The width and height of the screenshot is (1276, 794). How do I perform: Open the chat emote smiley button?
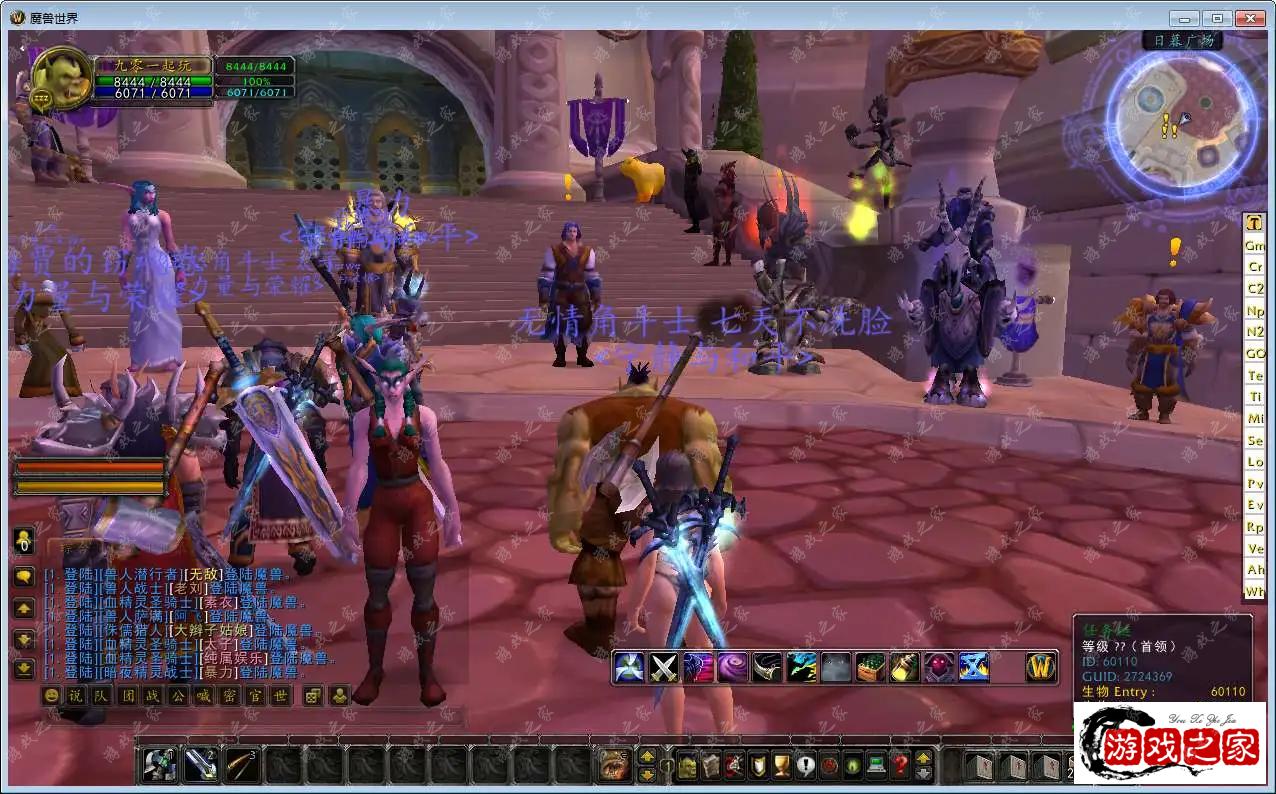(x=51, y=696)
